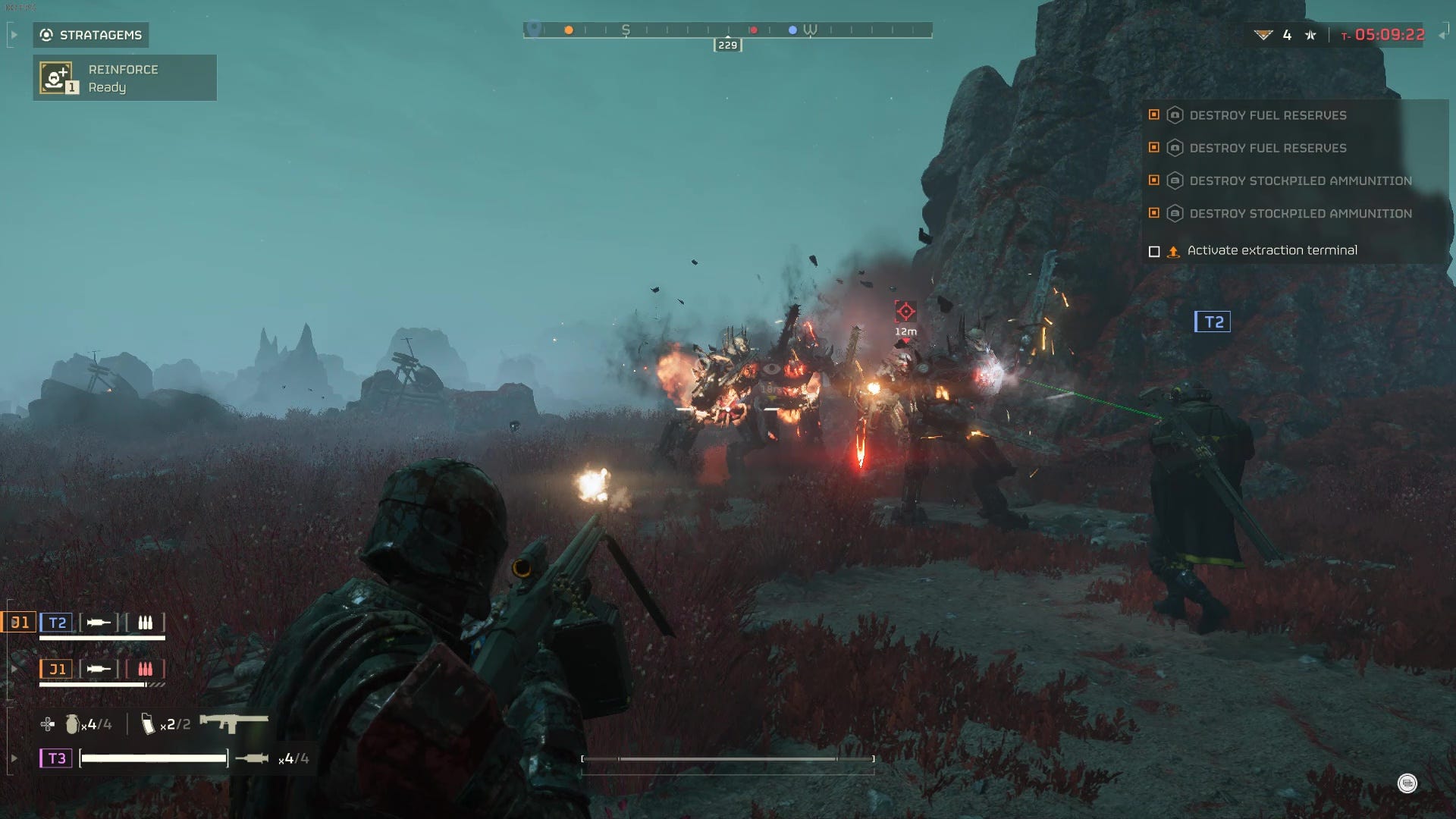Screen dimensions: 1456x819
Task: Click the magazine ammo icon
Action: 148,724
